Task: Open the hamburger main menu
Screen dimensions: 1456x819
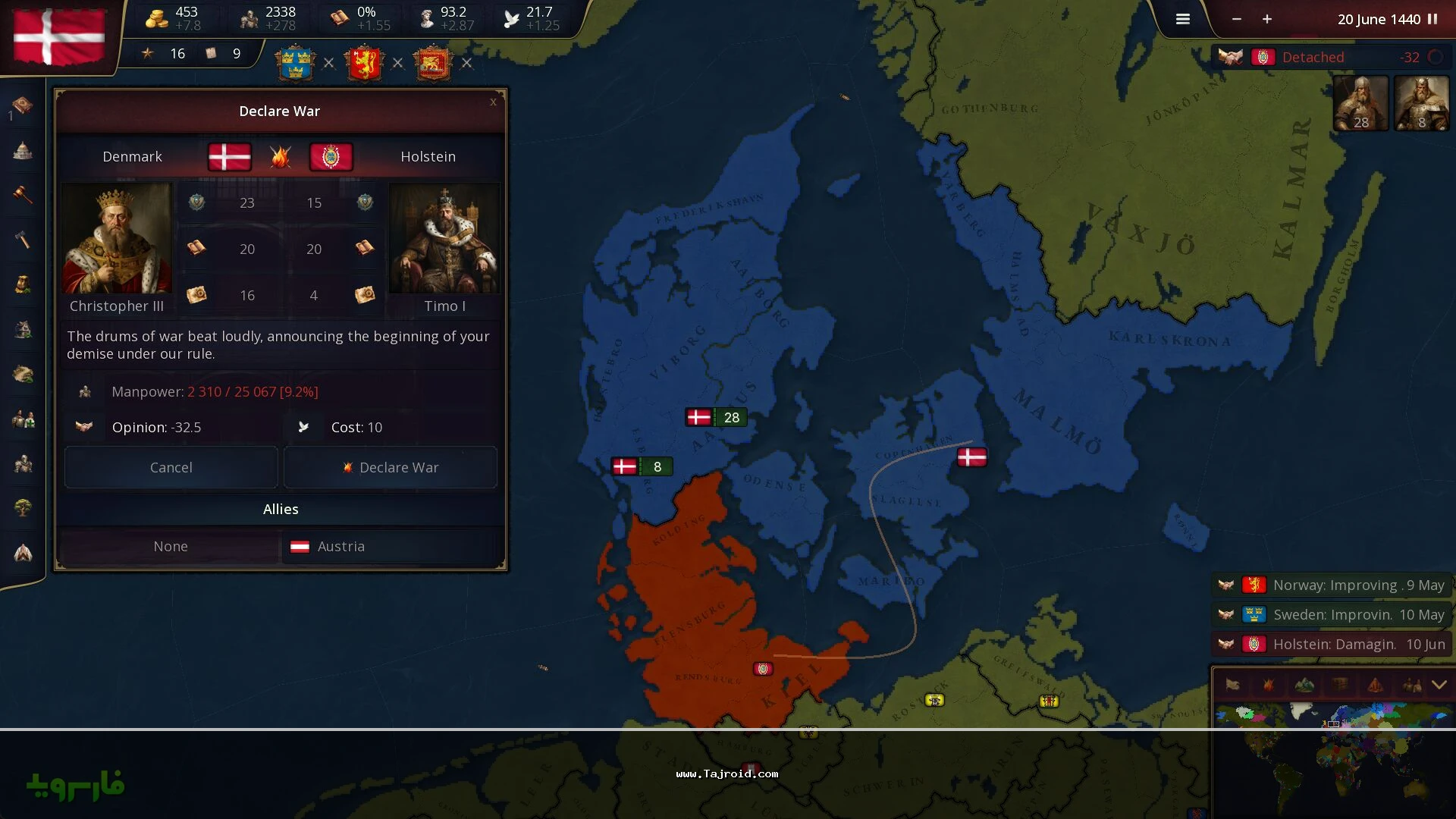Action: click(x=1182, y=19)
